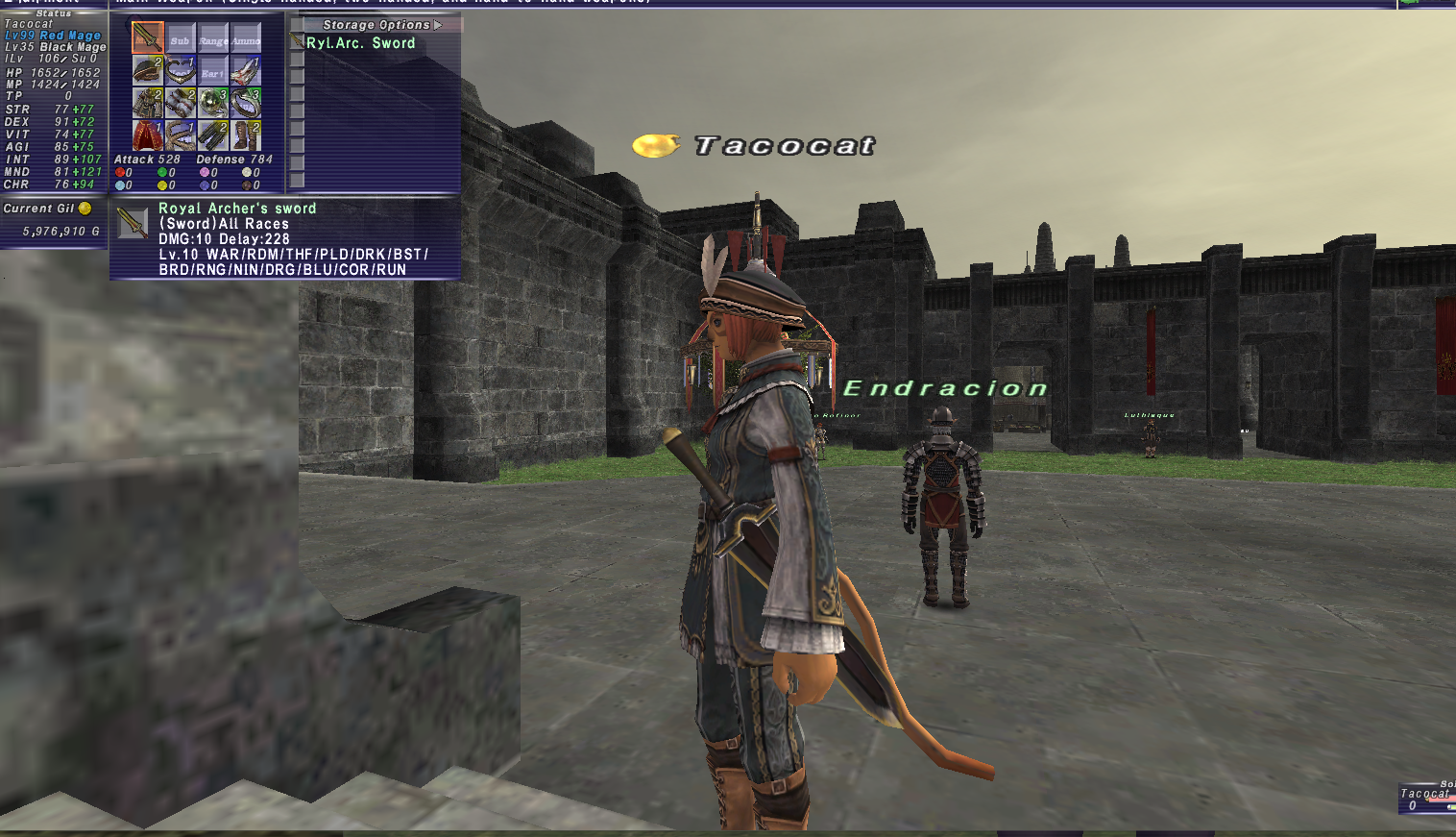Viewport: 1456px width, 837px height.
Task: Select the equipped neck accessory icon
Action: (x=180, y=70)
